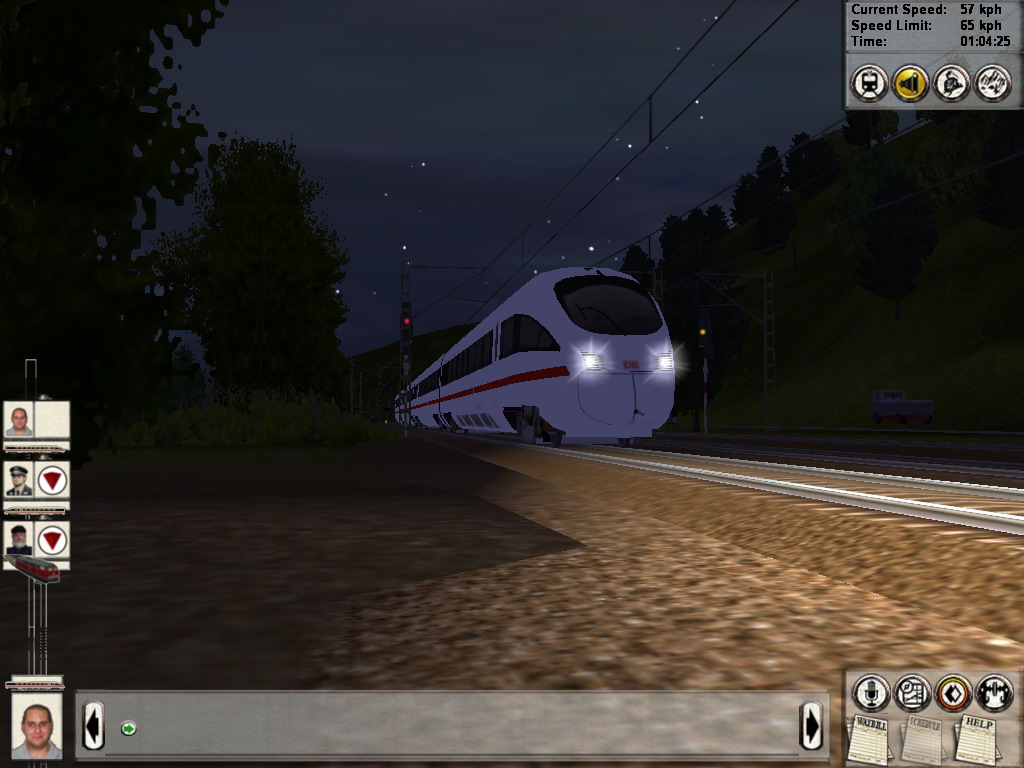Toggle the yellow horn icon
The width and height of the screenshot is (1024, 768).
[910, 83]
